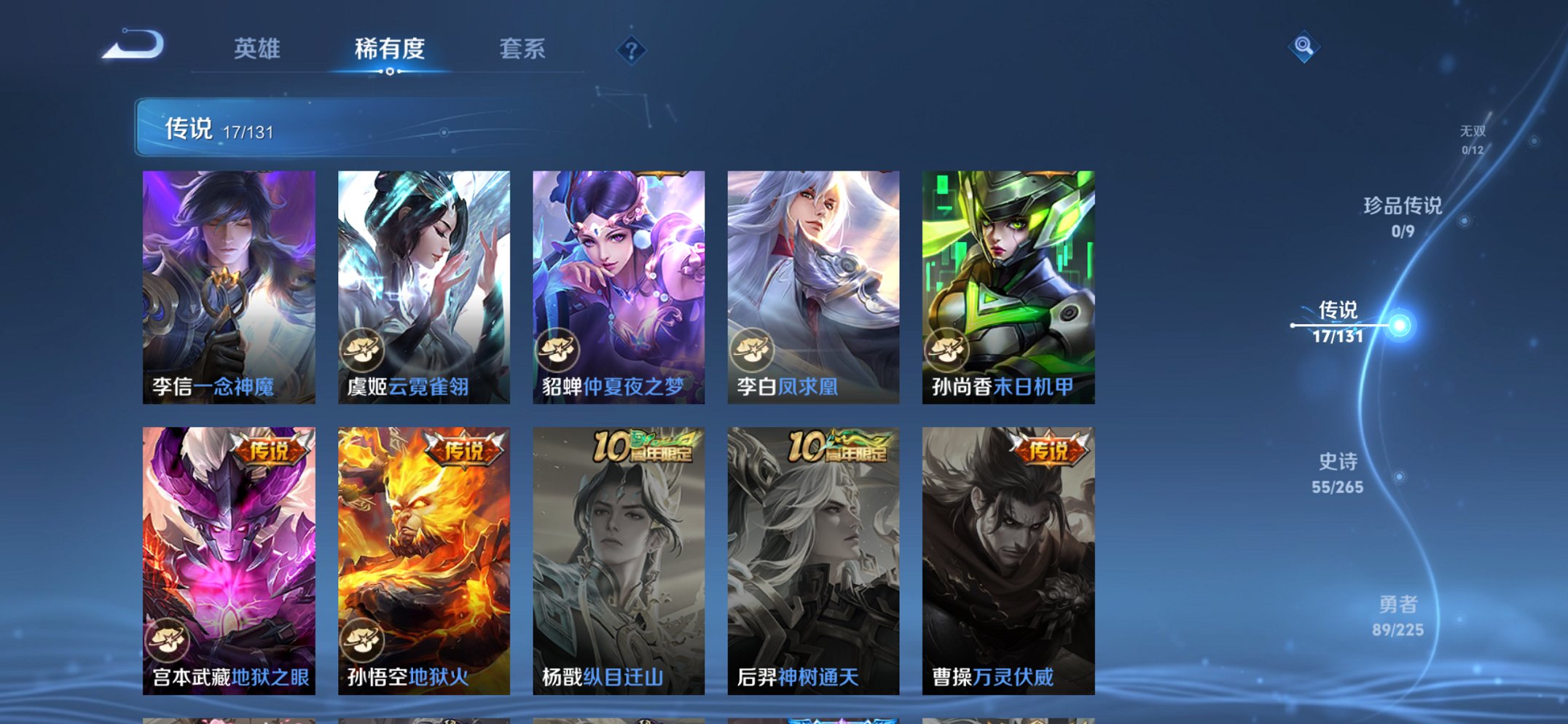
Task: Open the question mark help icon
Action: pos(631,50)
